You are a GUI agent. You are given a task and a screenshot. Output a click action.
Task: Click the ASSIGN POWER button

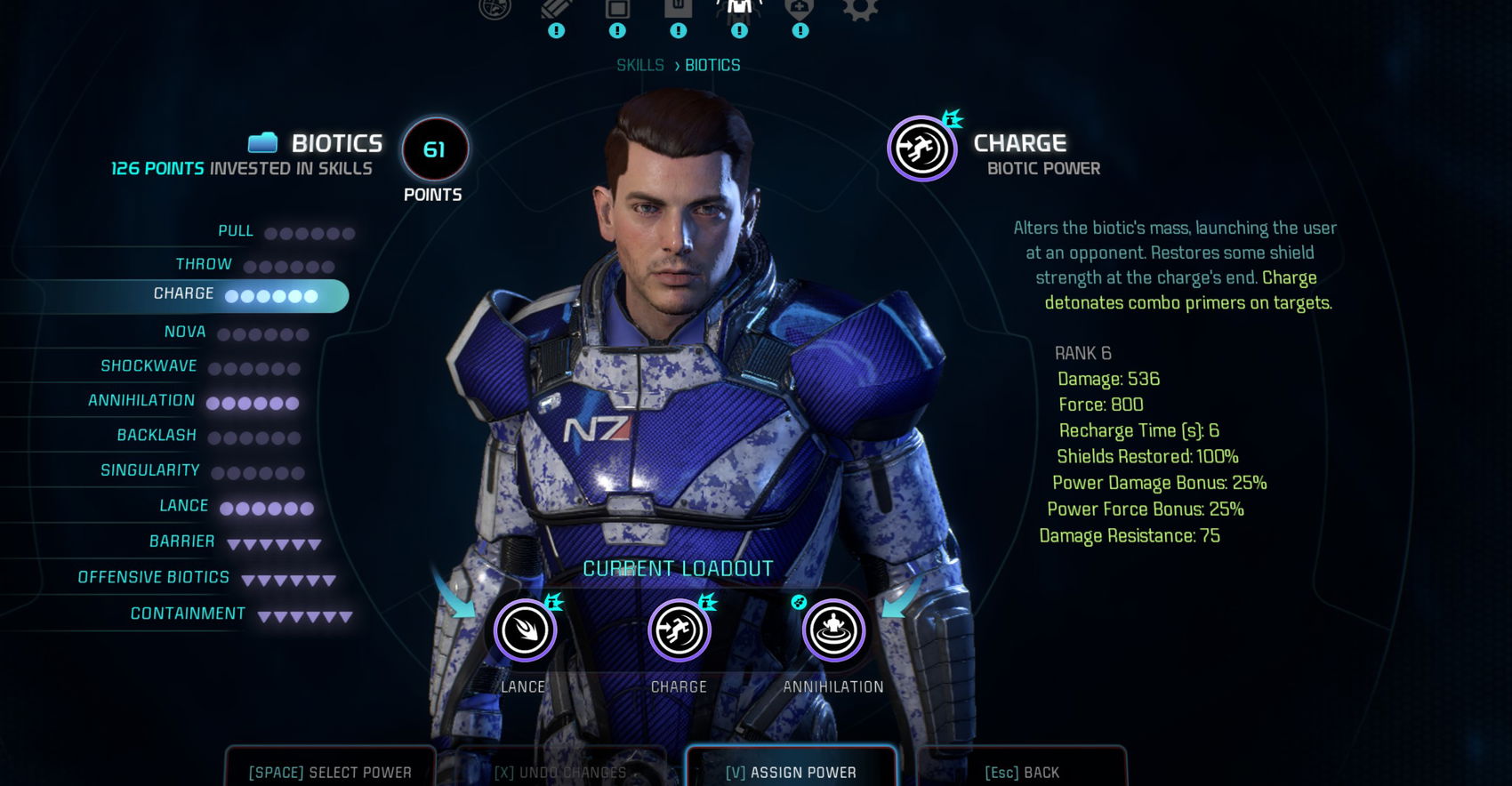click(x=790, y=770)
